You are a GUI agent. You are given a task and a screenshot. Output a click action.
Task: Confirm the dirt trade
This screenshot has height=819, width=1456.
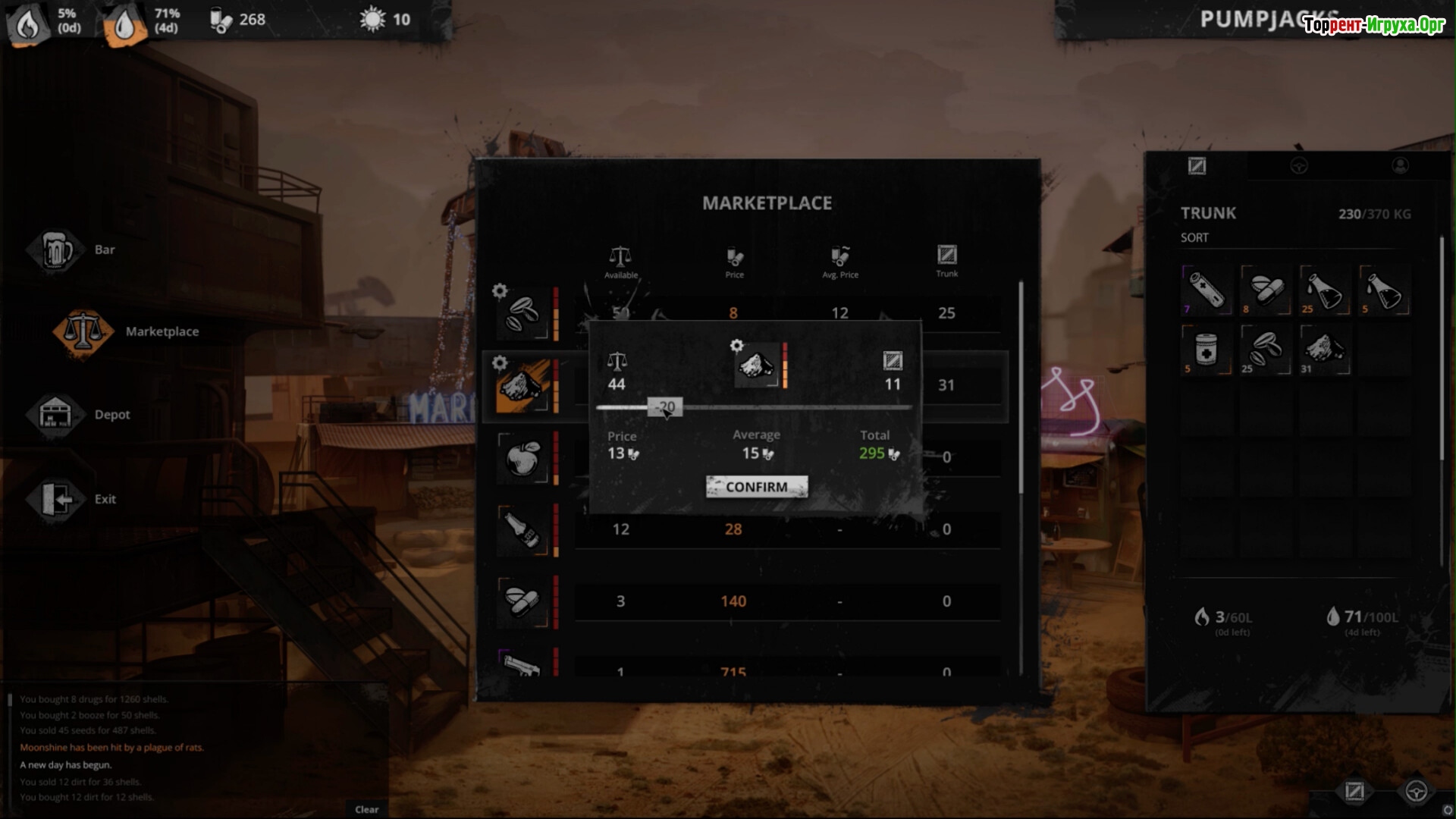(756, 487)
